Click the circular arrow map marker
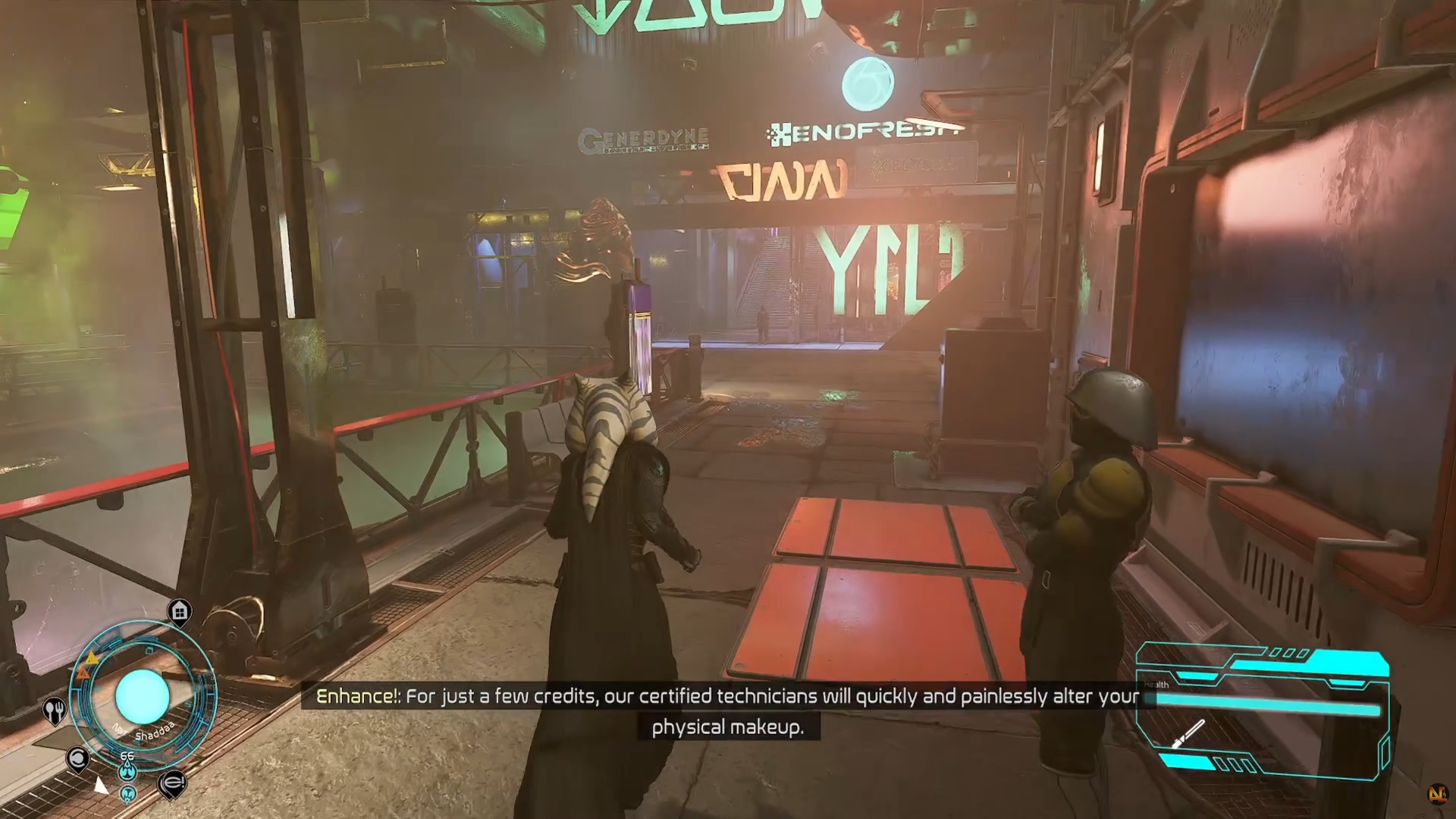Viewport: 1456px width, 819px height. (x=77, y=758)
